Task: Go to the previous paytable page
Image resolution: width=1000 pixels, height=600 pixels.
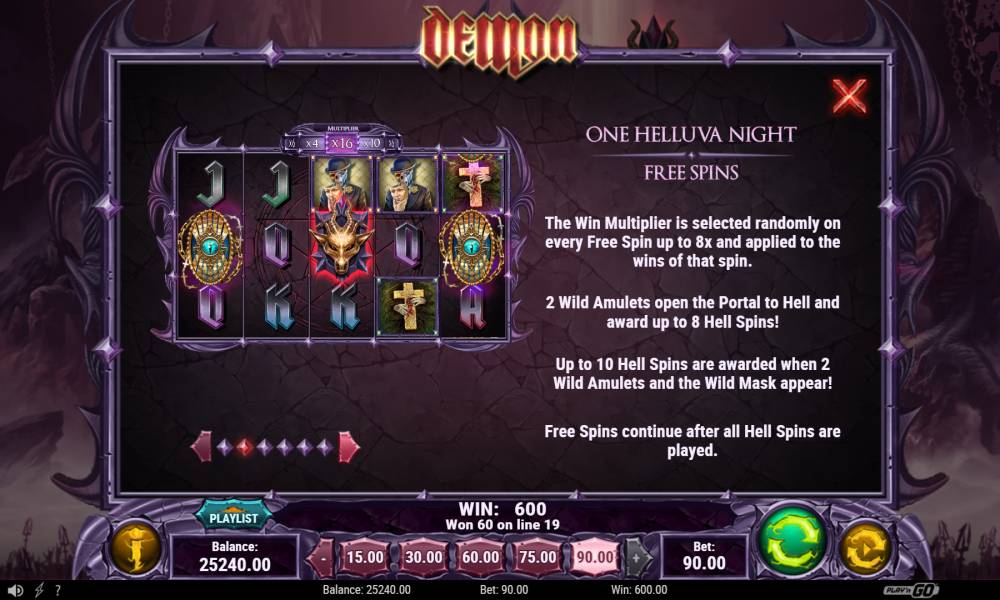Action: click(x=201, y=447)
